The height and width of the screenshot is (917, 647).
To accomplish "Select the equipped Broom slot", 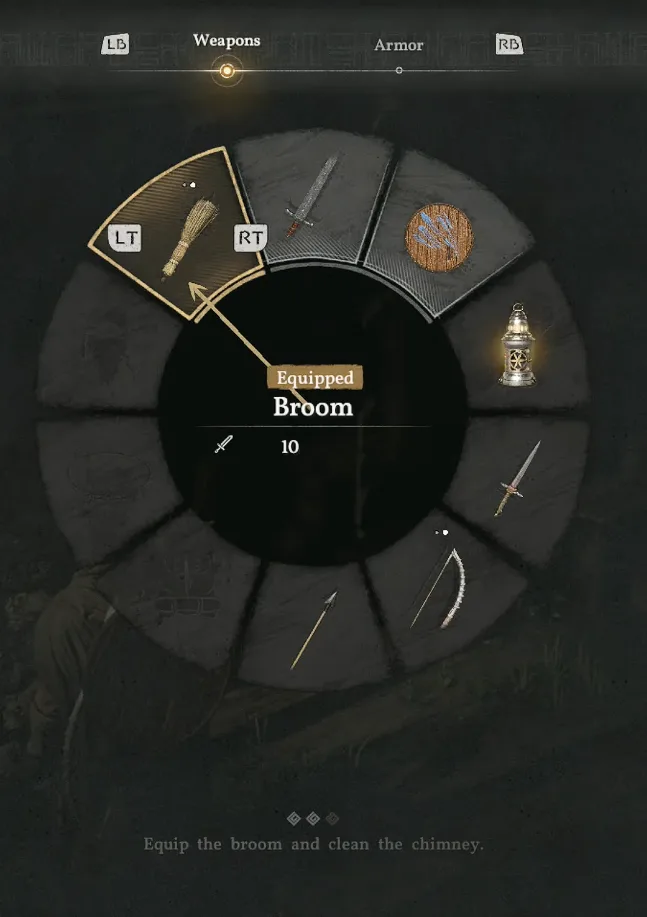I will (x=181, y=238).
